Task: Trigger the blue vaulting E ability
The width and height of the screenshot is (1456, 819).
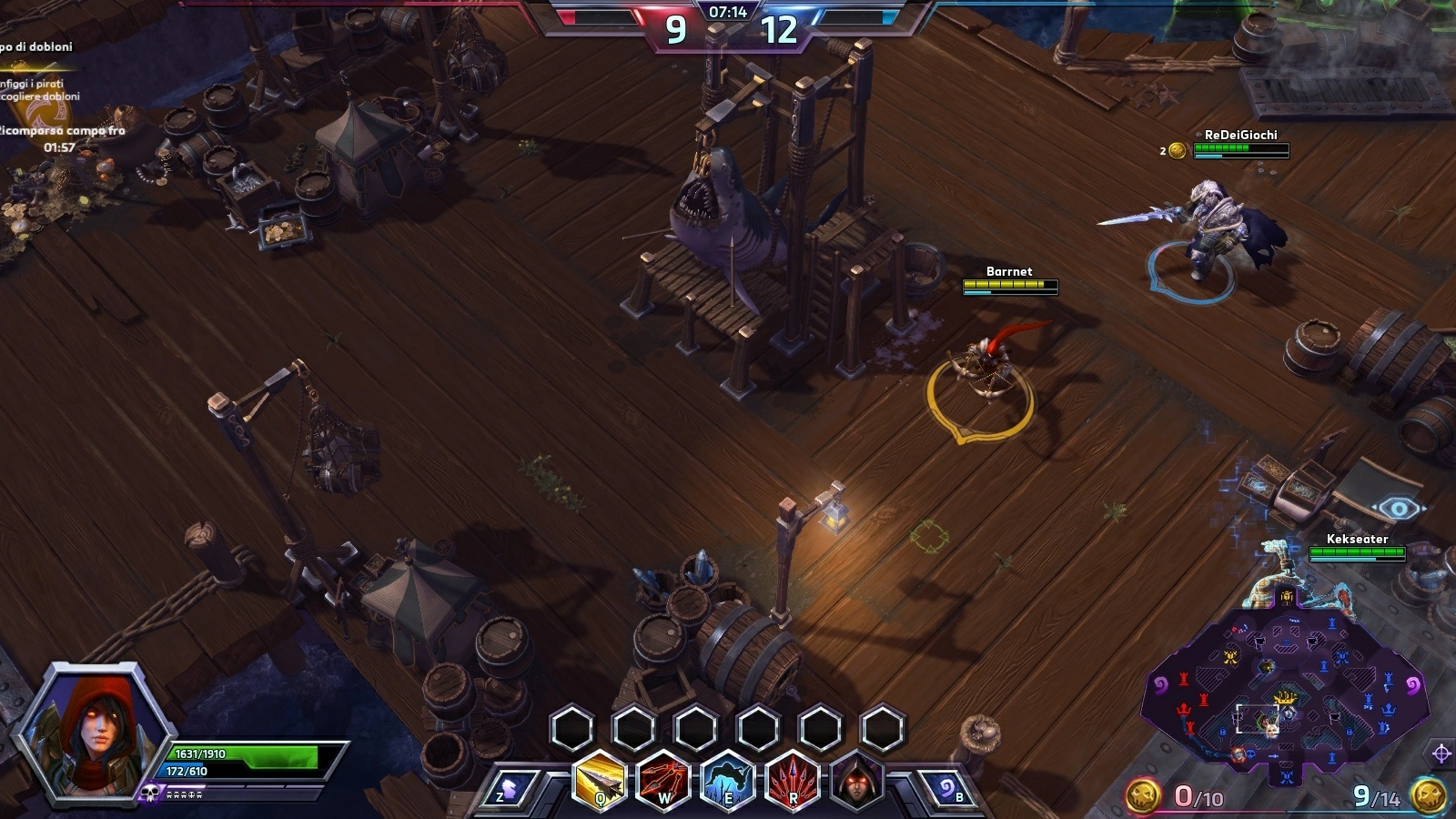Action: (727, 781)
